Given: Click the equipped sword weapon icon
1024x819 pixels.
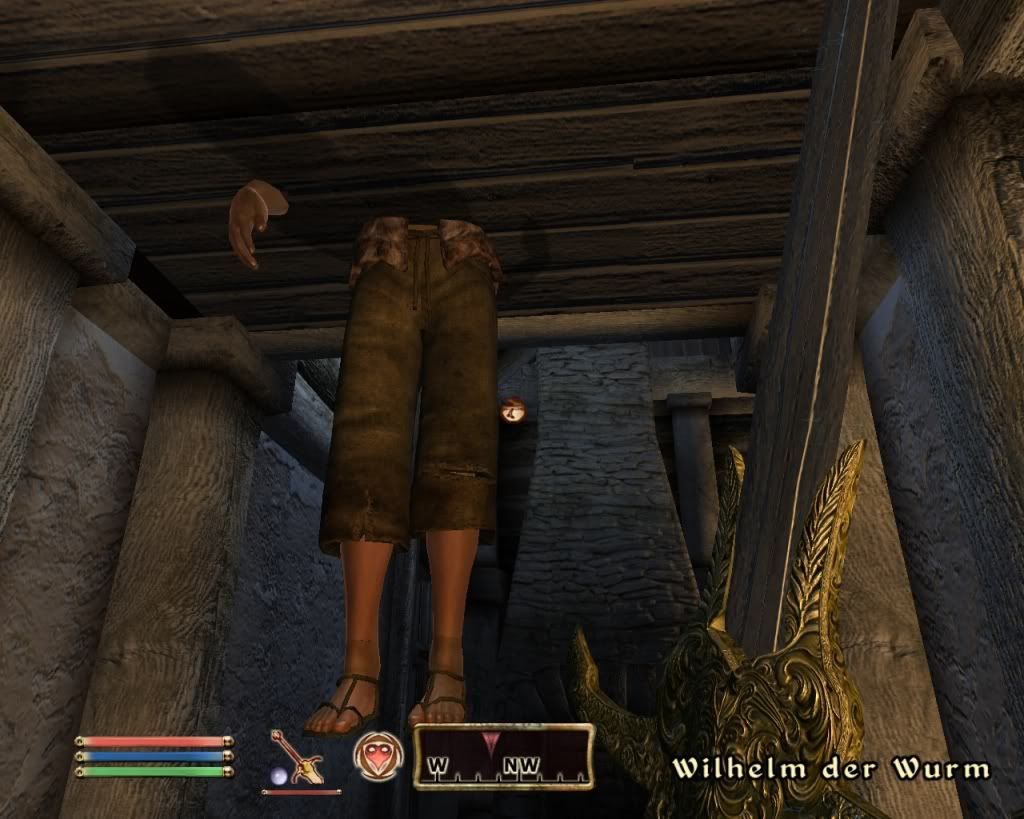Looking at the screenshot, I should click(296, 757).
